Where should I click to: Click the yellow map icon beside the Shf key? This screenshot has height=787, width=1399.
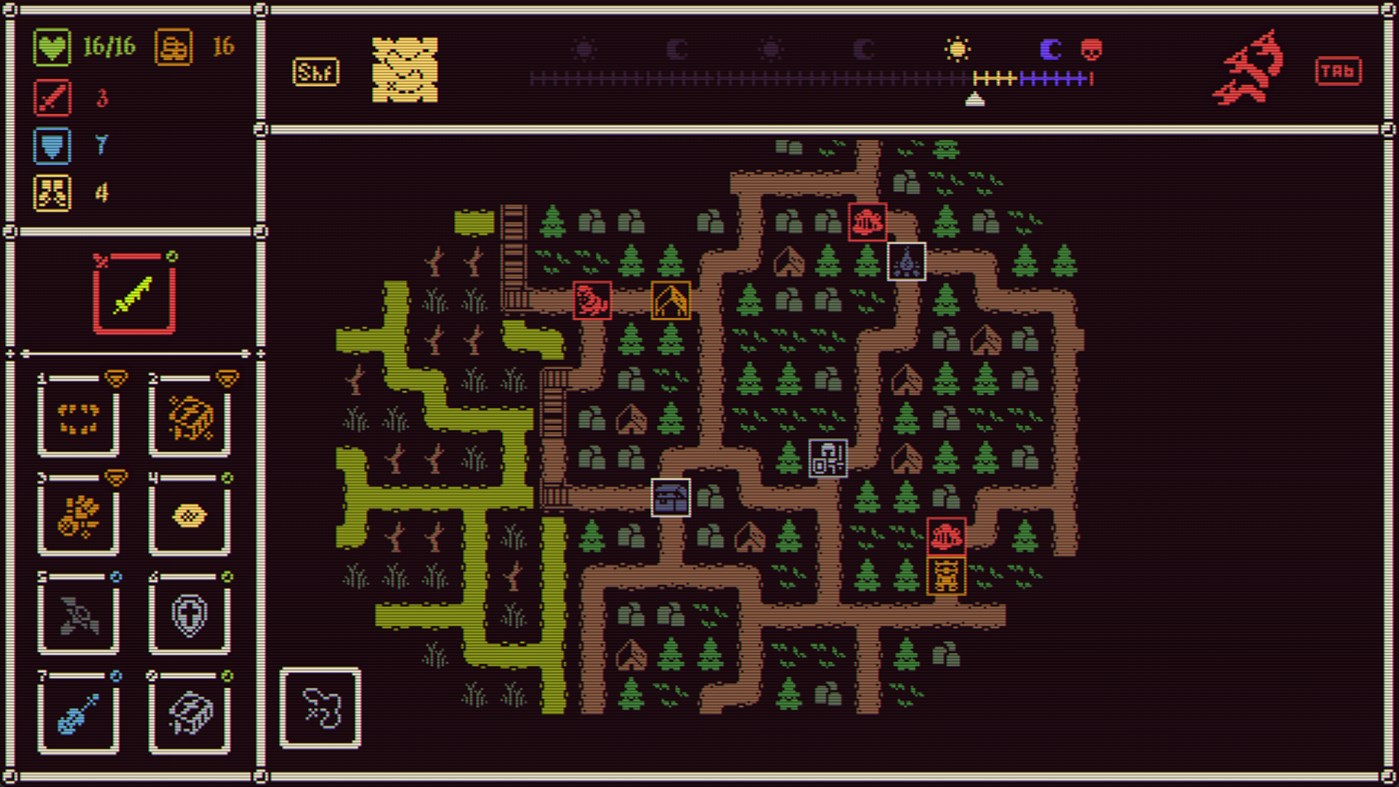point(403,70)
